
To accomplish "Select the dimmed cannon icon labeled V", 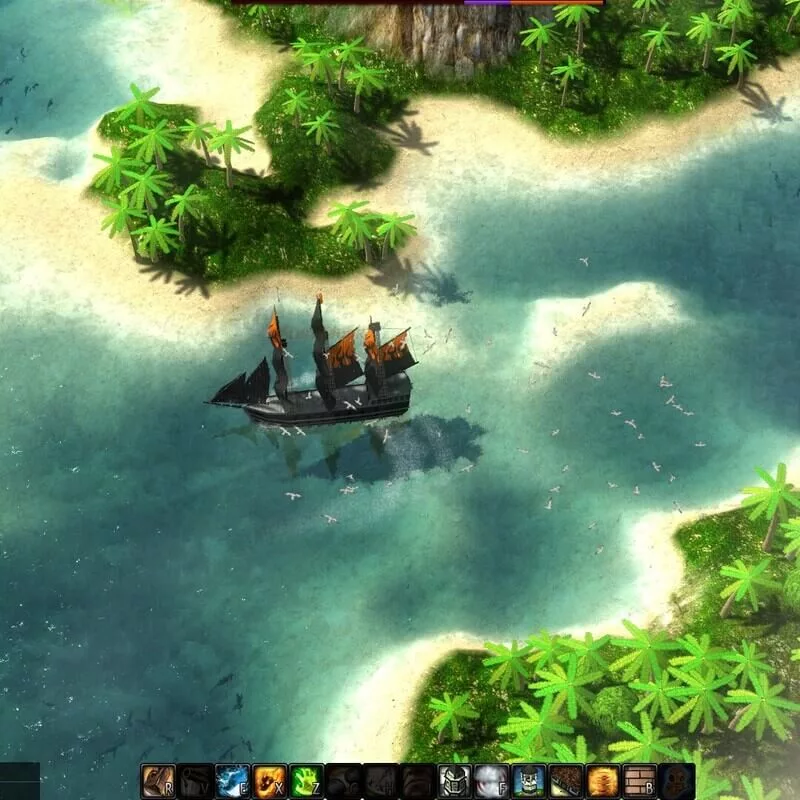I will coord(195,781).
